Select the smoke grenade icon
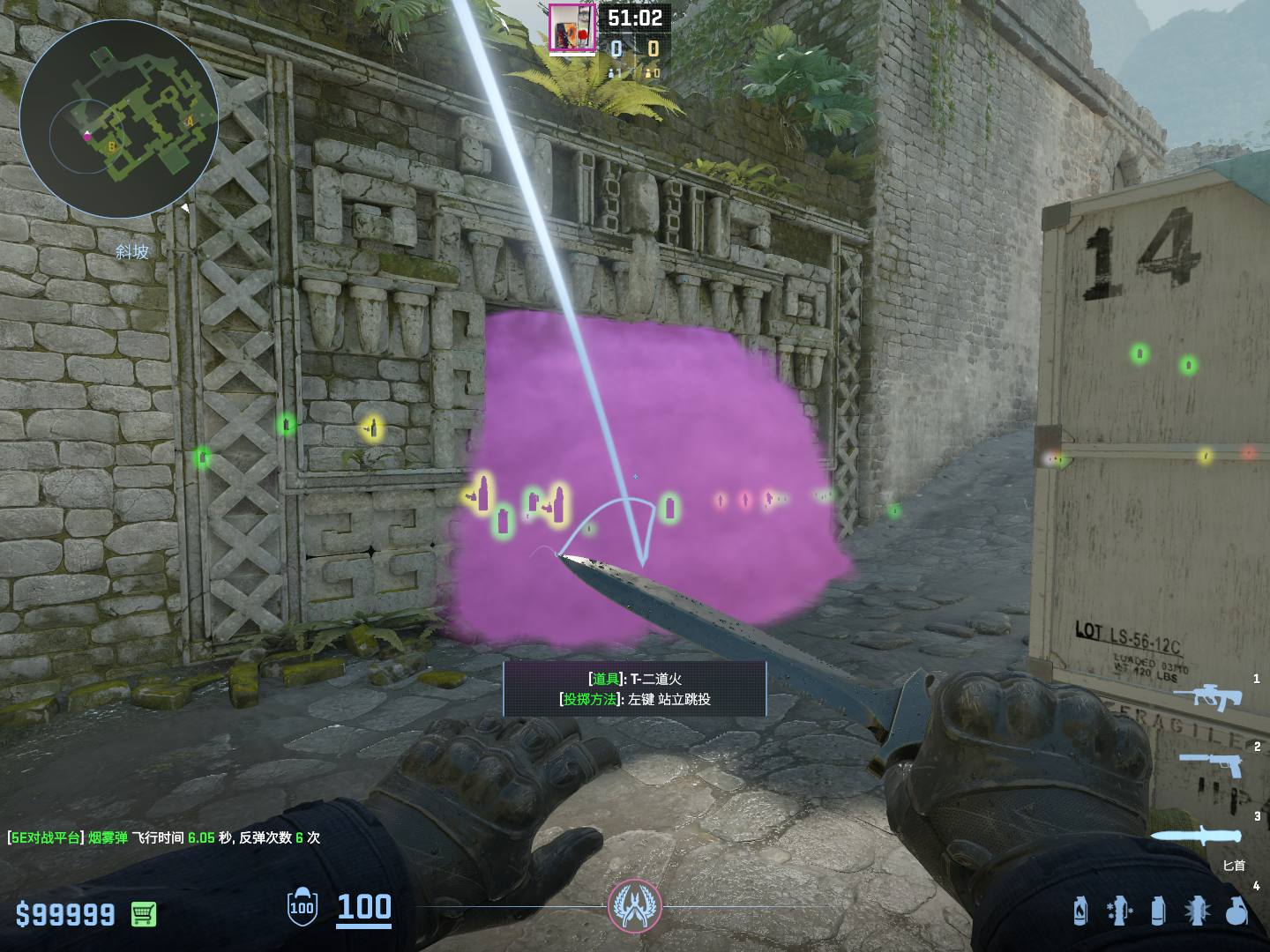This screenshot has width=1270, height=952. pos(1158,911)
